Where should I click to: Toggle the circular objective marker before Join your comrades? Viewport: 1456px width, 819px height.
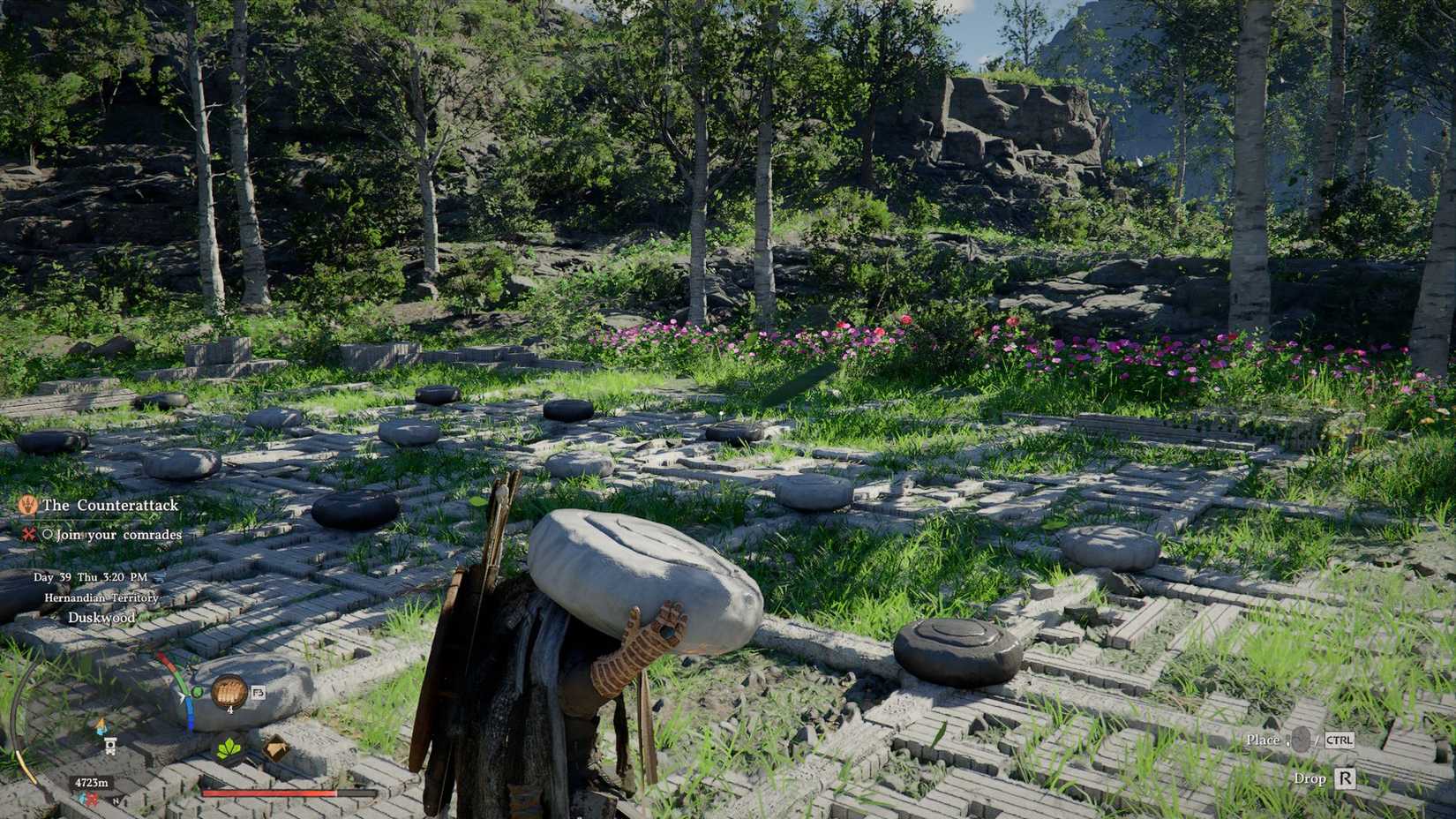click(47, 535)
